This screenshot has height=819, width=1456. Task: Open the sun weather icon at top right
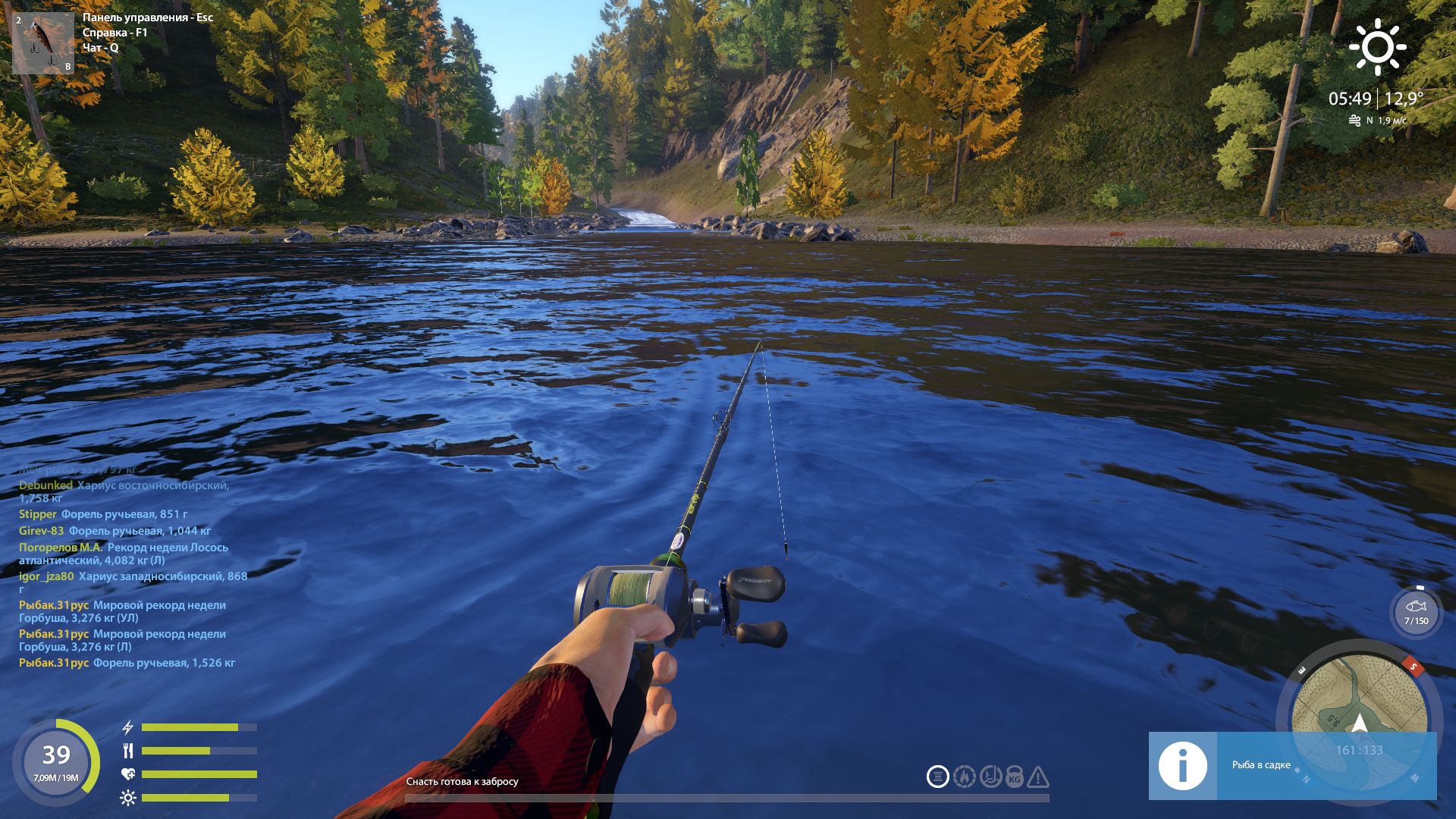tap(1379, 48)
